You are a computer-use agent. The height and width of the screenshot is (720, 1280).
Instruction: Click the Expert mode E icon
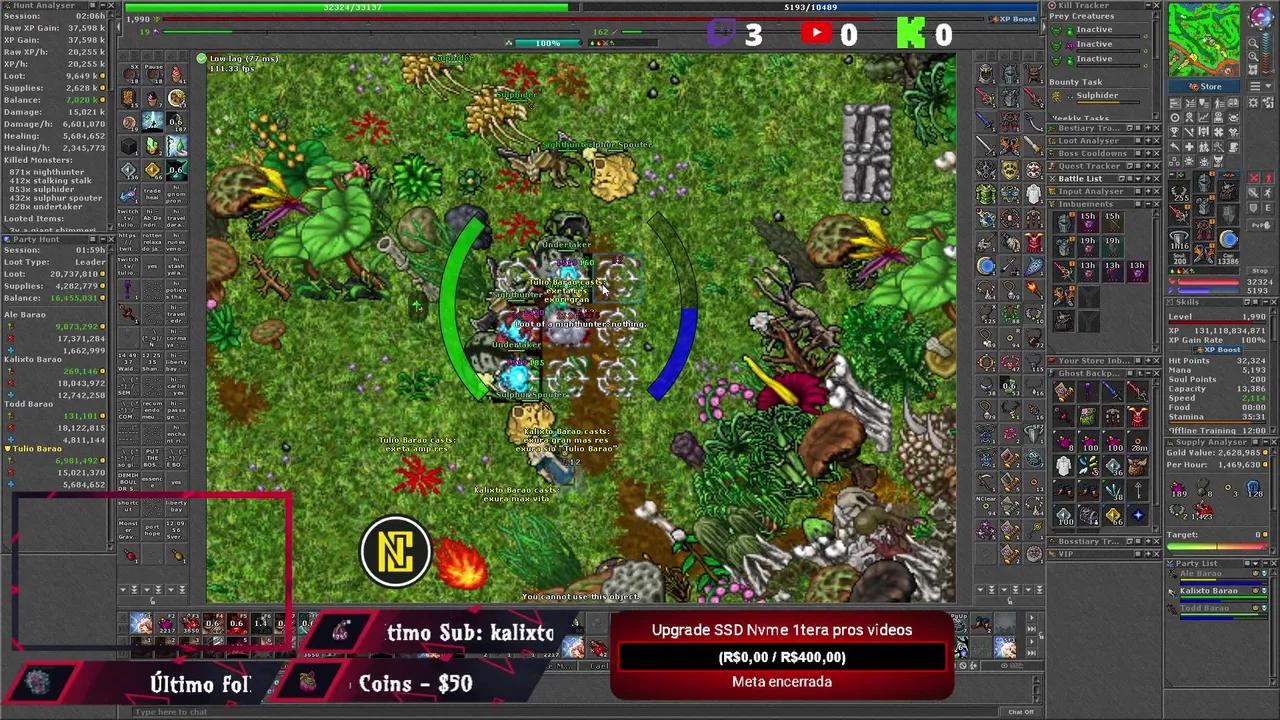tap(1267, 209)
